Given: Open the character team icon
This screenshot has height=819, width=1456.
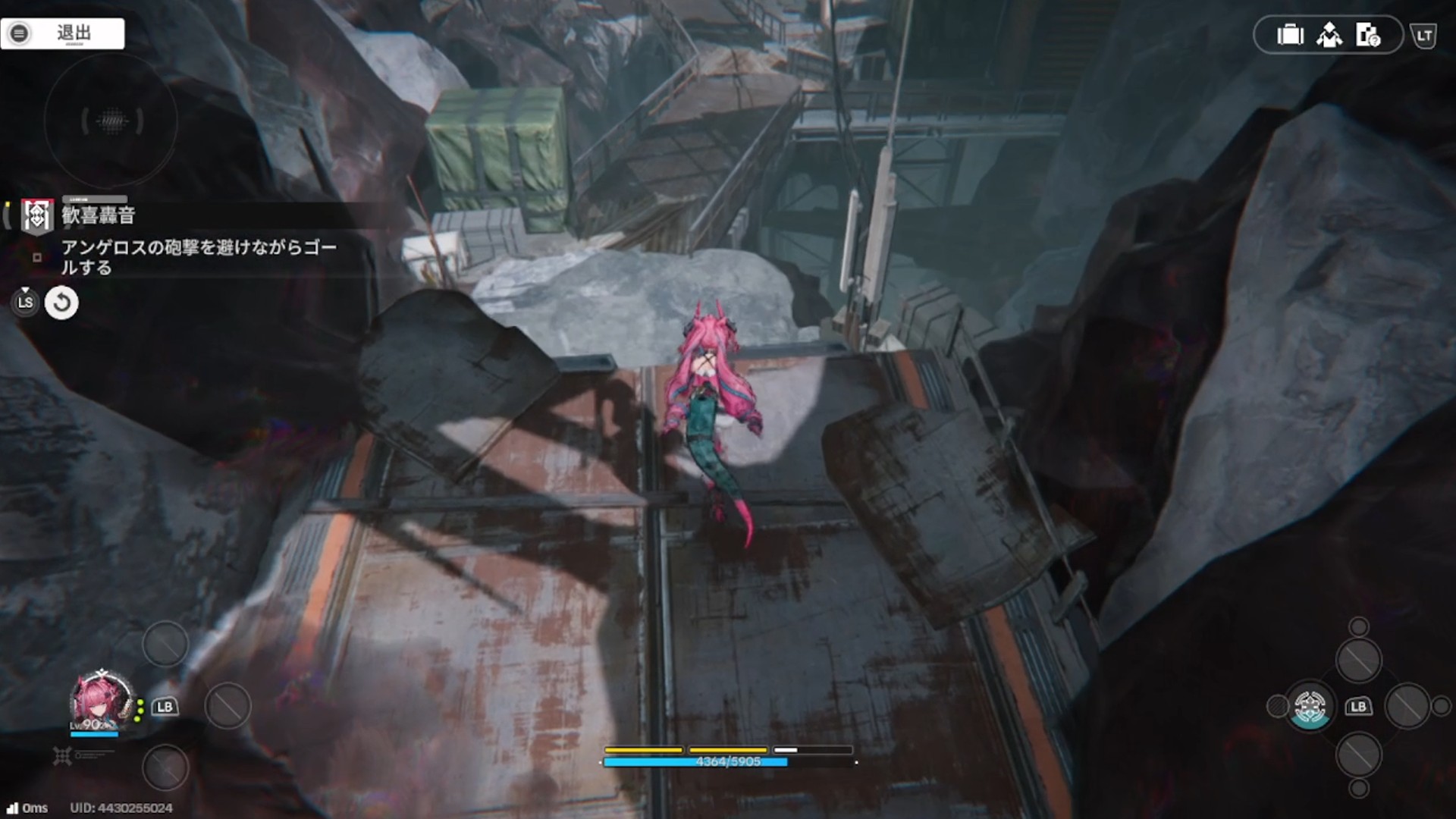Looking at the screenshot, I should click(x=1329, y=35).
